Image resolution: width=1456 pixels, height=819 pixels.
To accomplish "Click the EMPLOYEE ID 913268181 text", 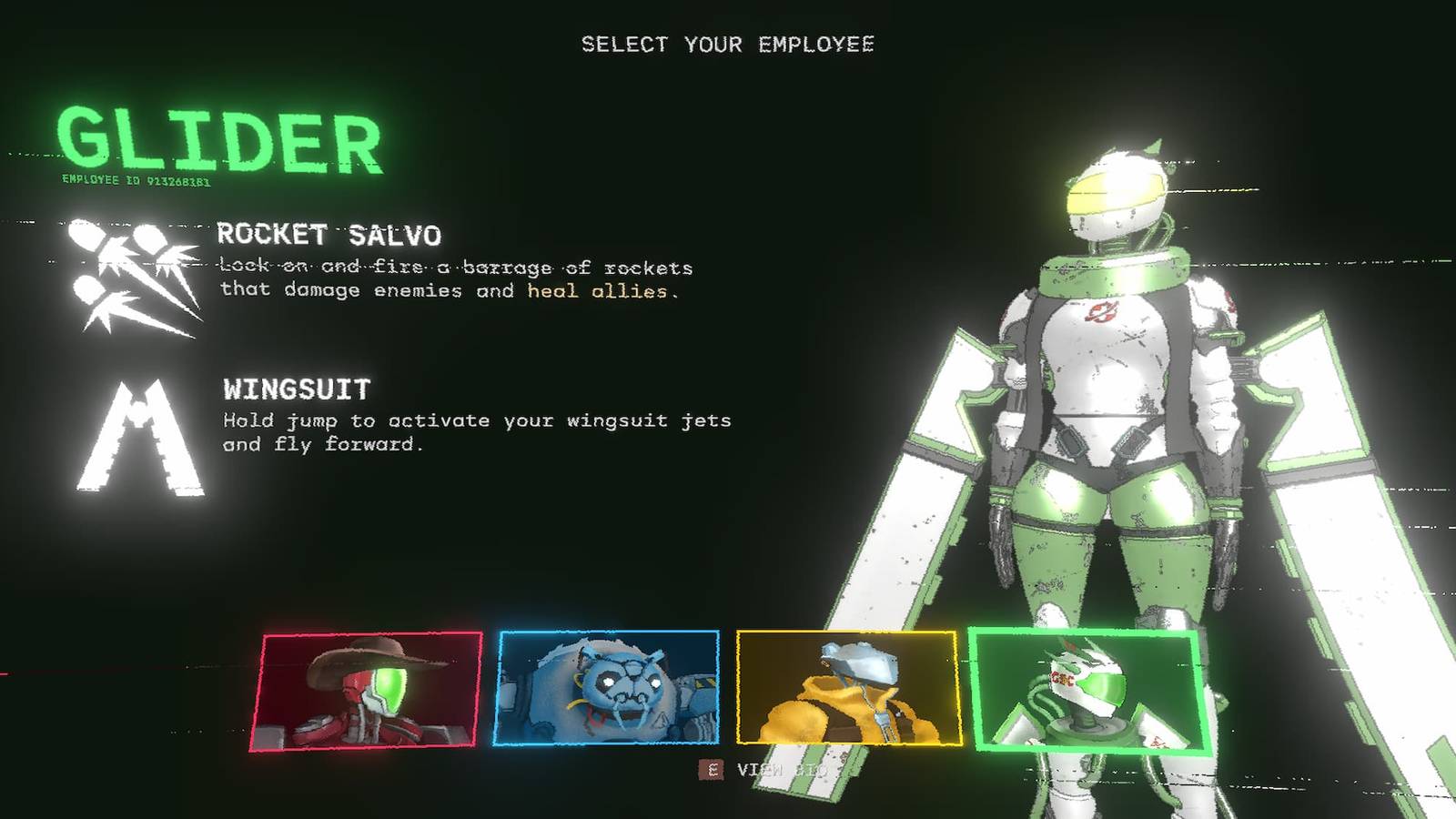I will point(135,182).
